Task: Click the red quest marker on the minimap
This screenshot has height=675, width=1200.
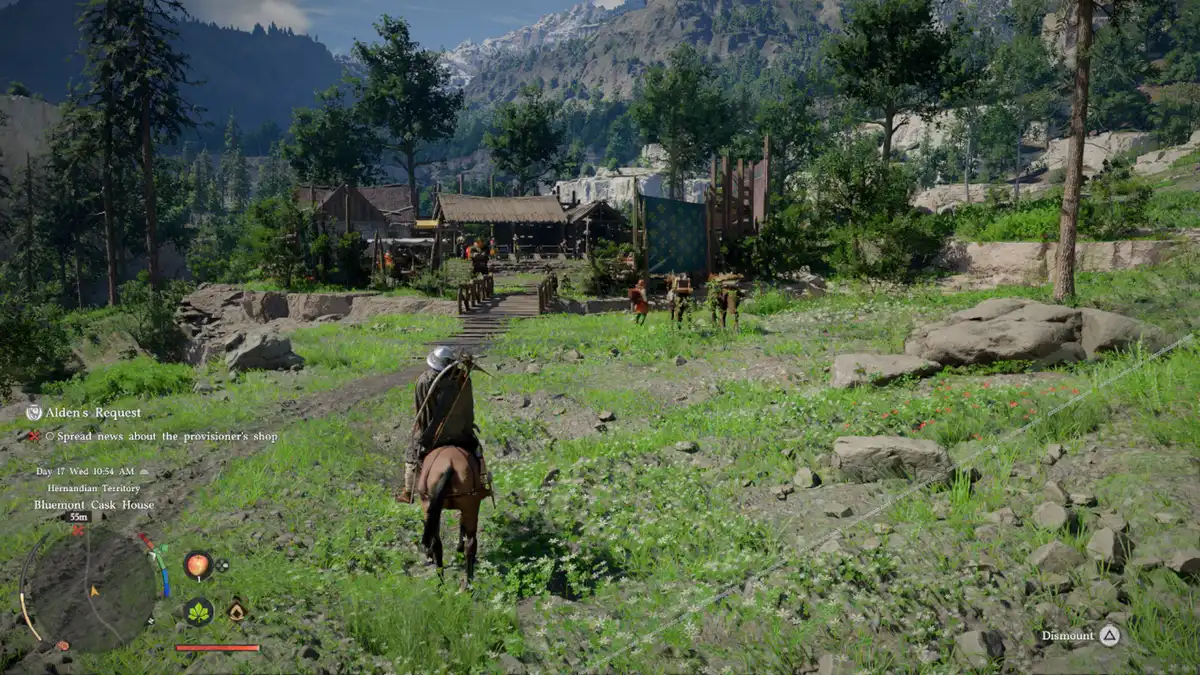Action: (78, 531)
